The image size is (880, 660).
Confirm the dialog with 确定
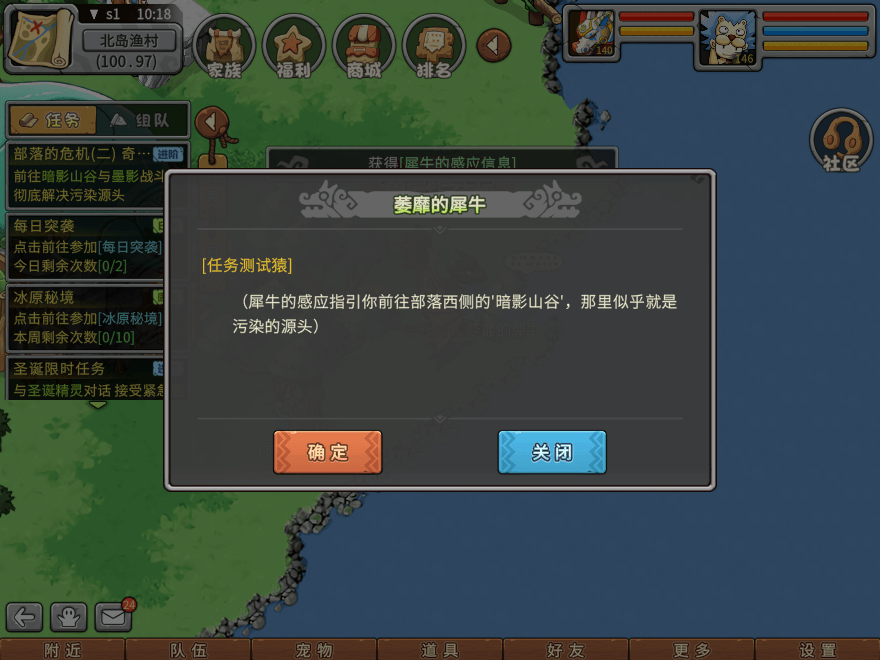coord(327,452)
